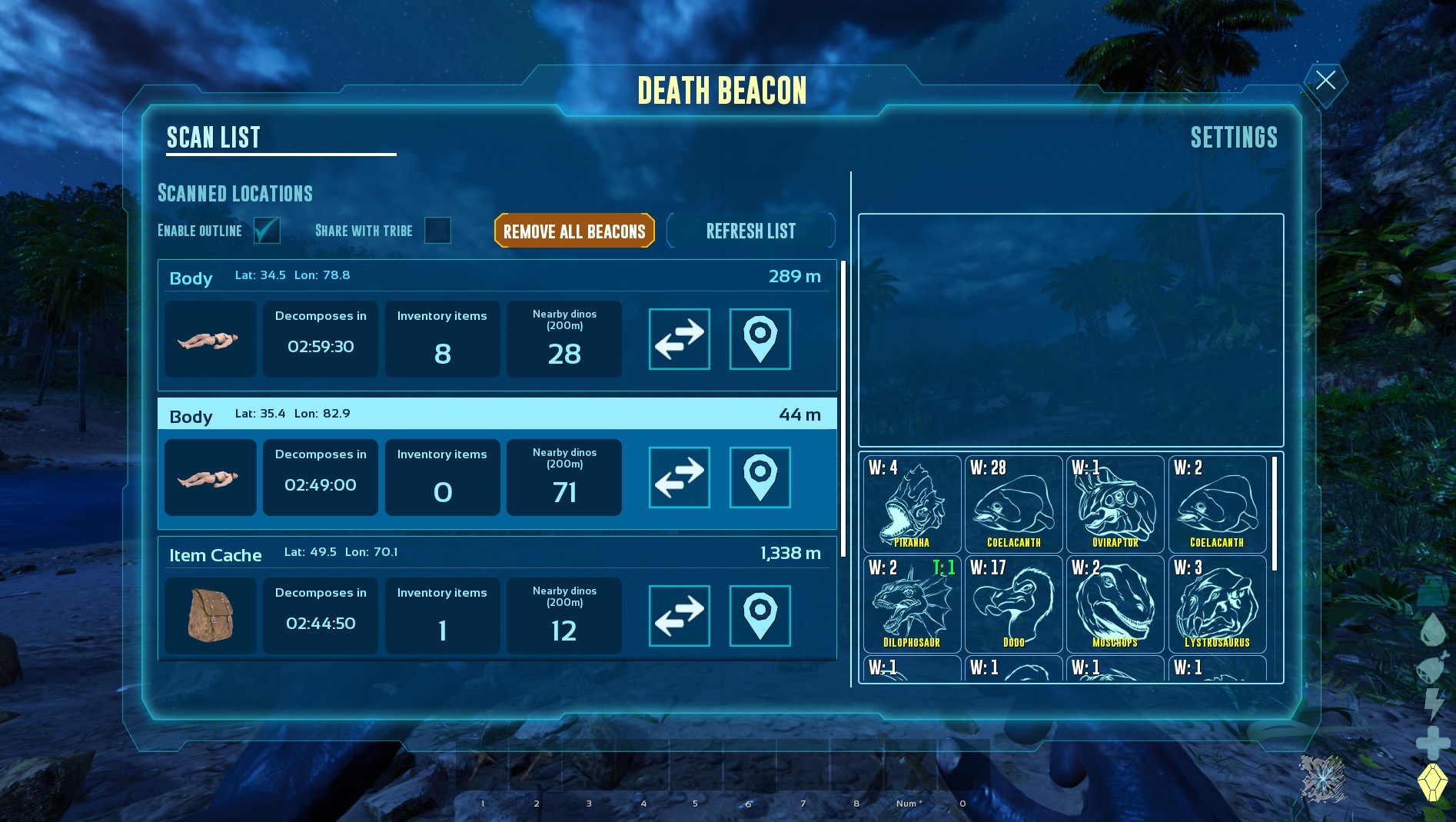The image size is (1456, 822).
Task: Uncheck the Enable outline checkbox
Action: pos(267,231)
